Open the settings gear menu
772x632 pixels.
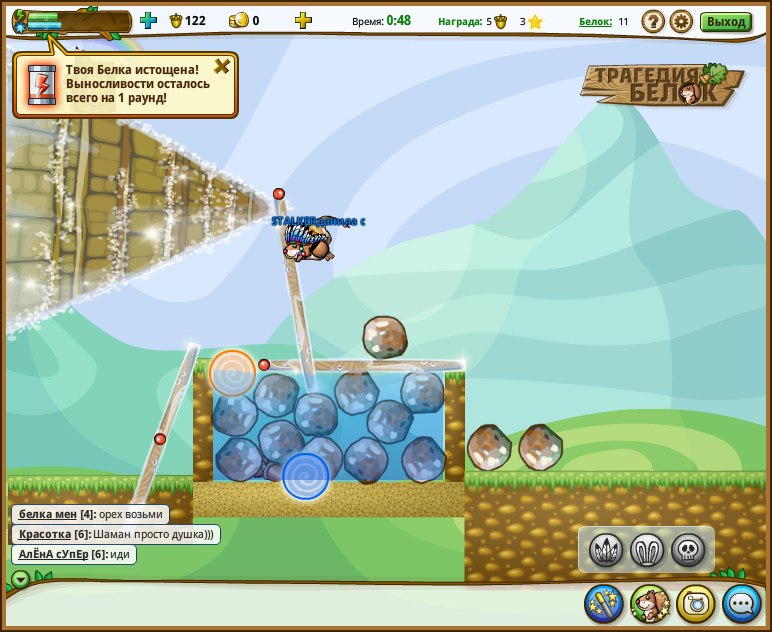coord(681,21)
